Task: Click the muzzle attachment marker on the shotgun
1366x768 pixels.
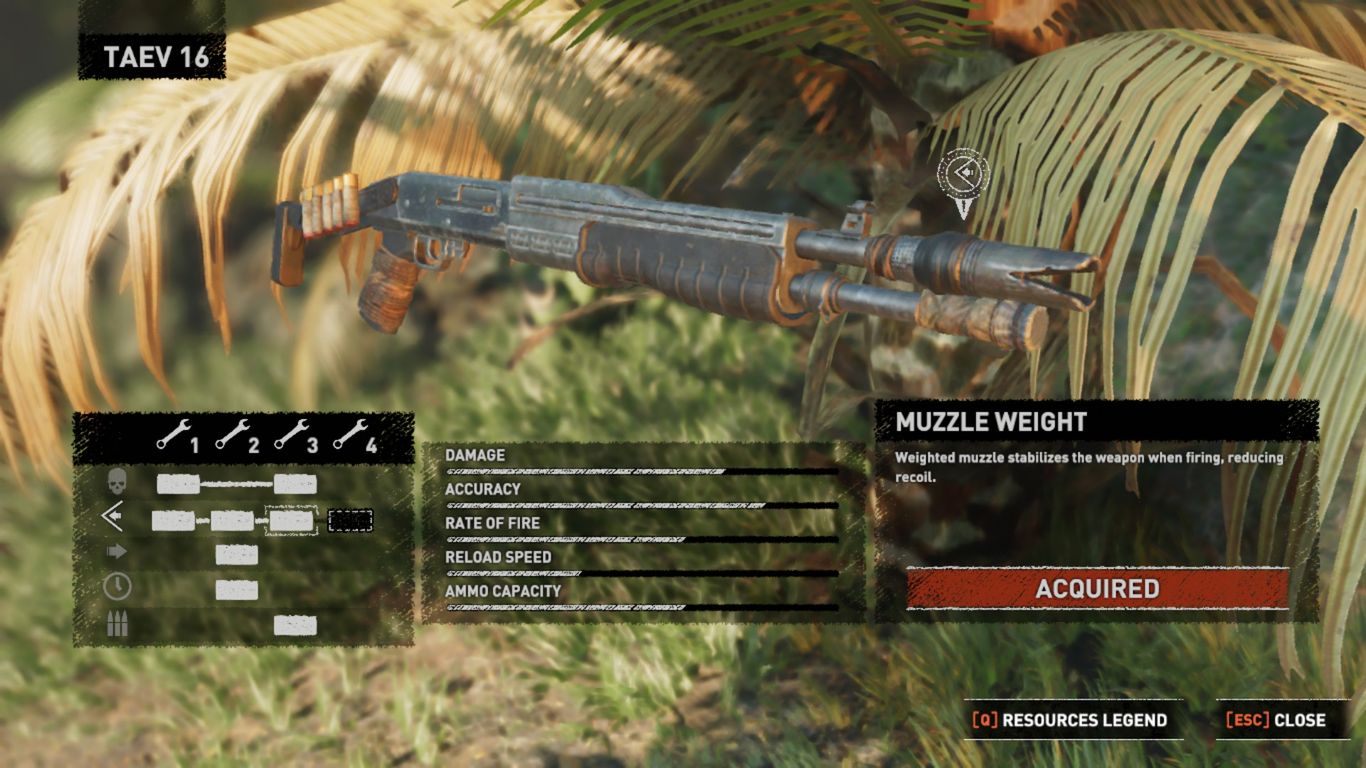Action: click(x=963, y=177)
